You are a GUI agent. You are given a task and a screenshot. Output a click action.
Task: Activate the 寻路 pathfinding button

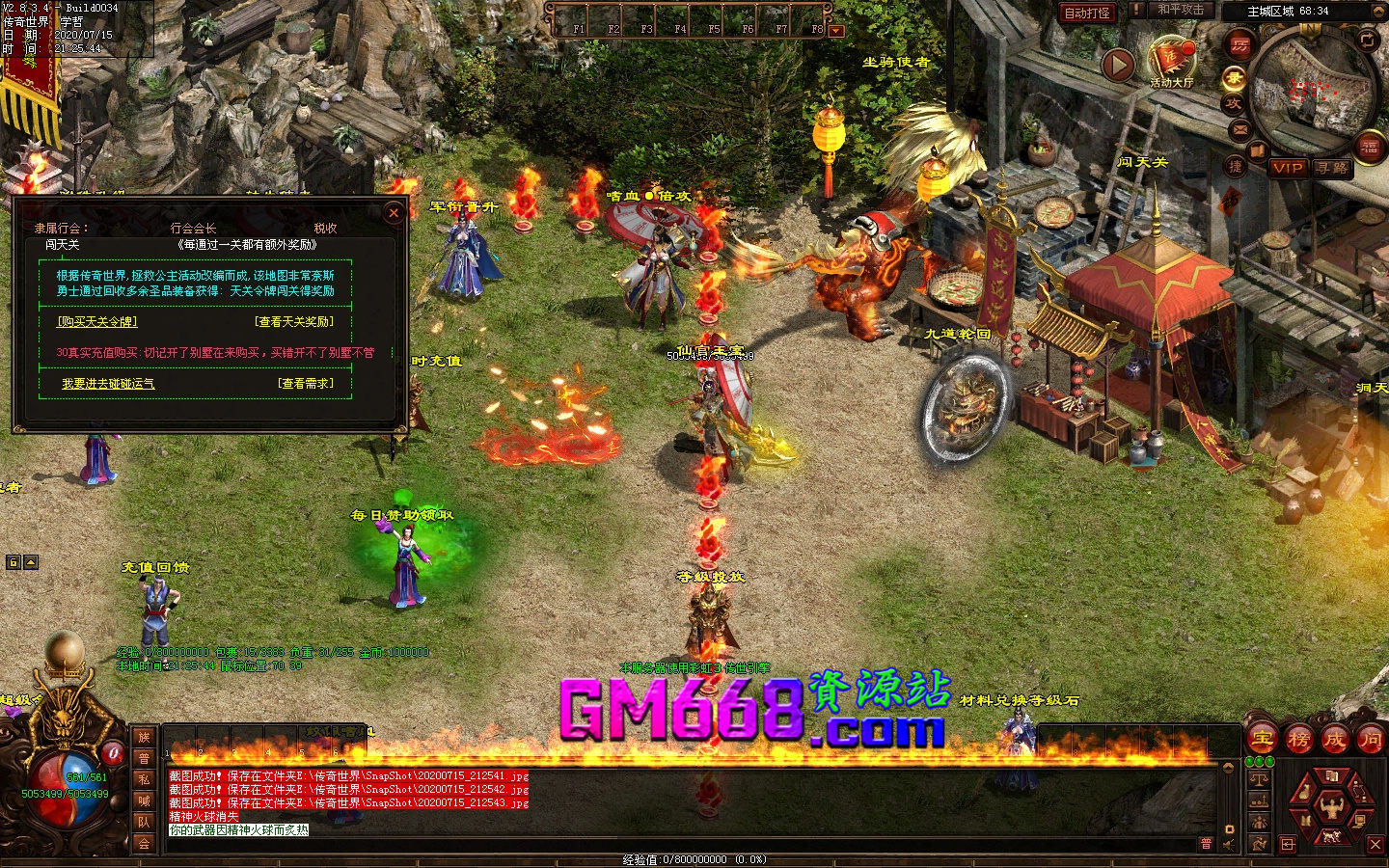1332,168
